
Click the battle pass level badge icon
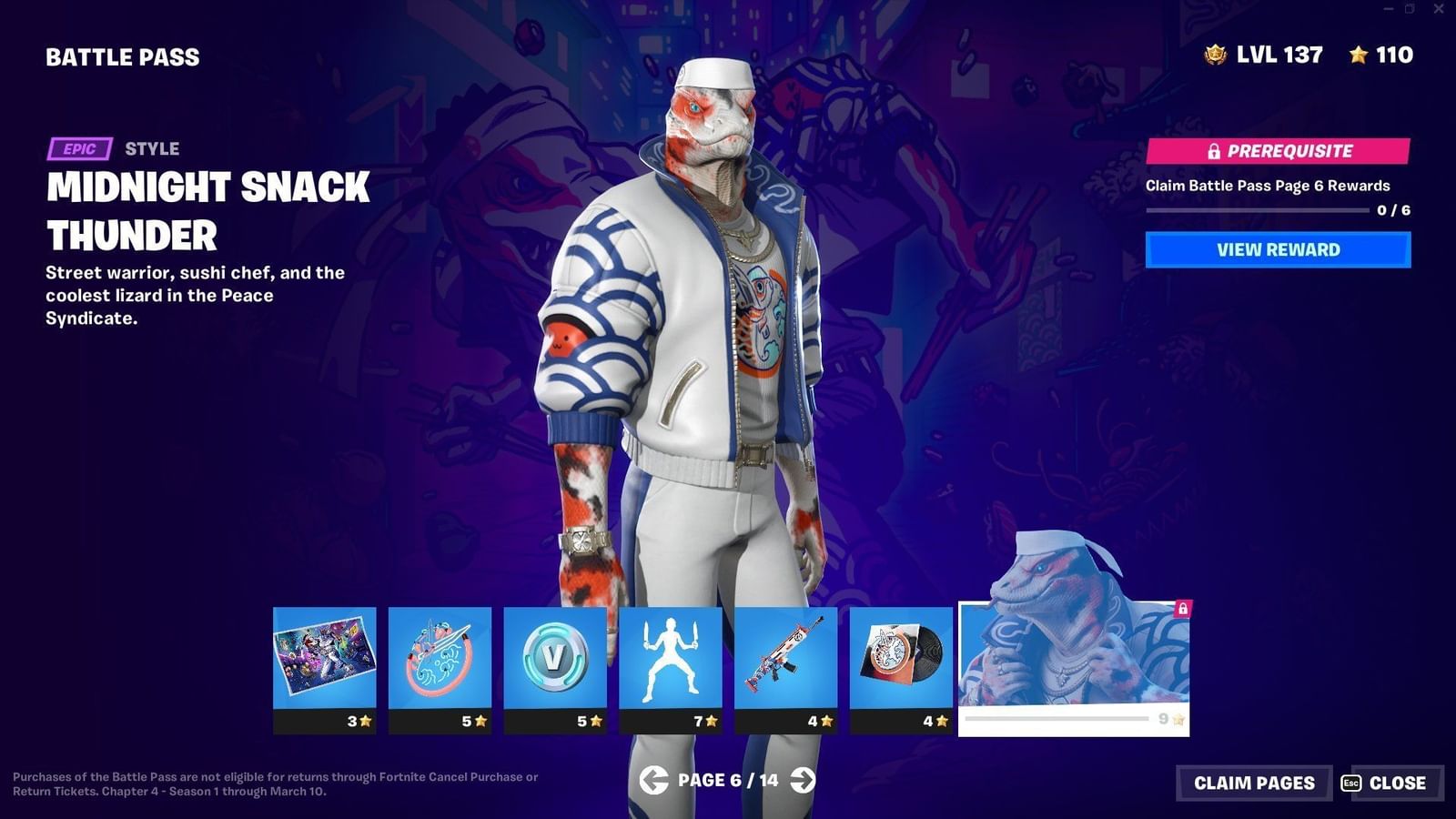(1214, 56)
